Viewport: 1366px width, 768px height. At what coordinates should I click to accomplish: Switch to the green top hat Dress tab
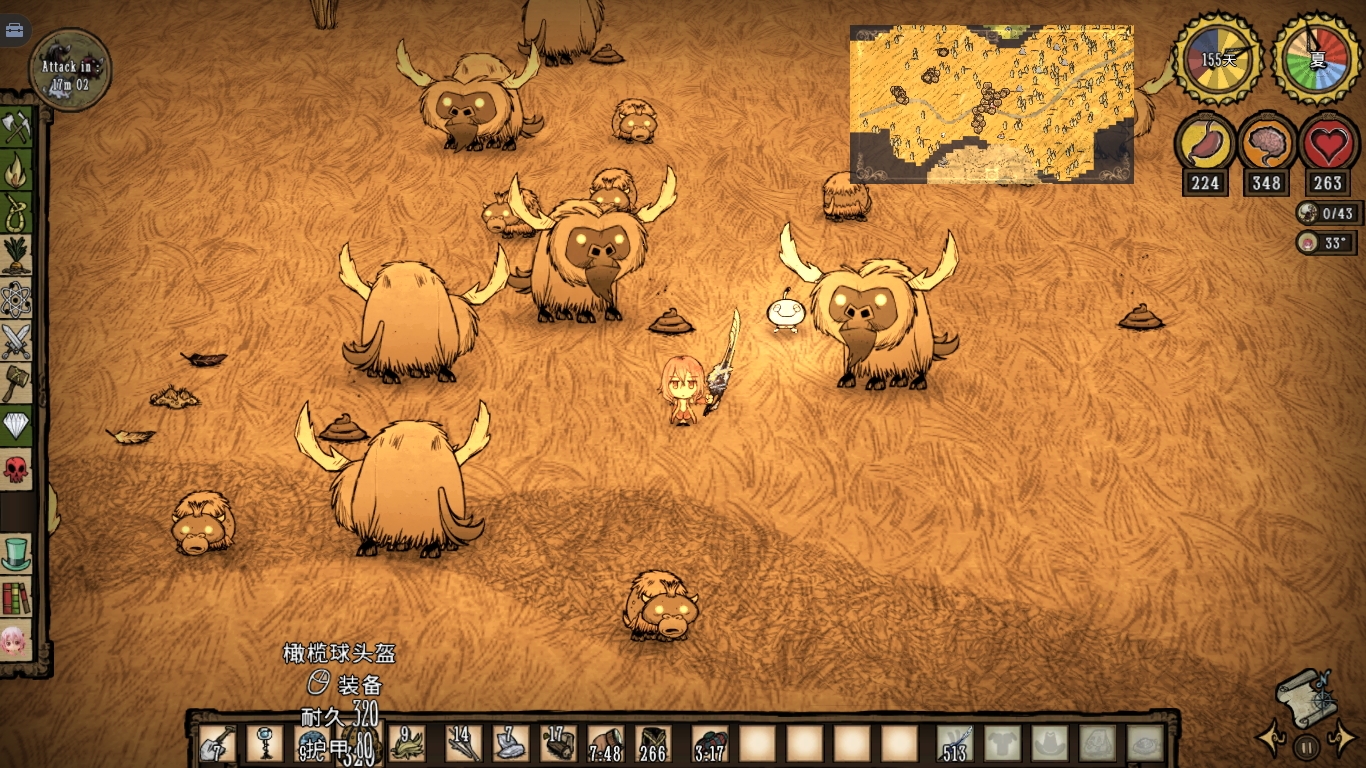click(16, 553)
